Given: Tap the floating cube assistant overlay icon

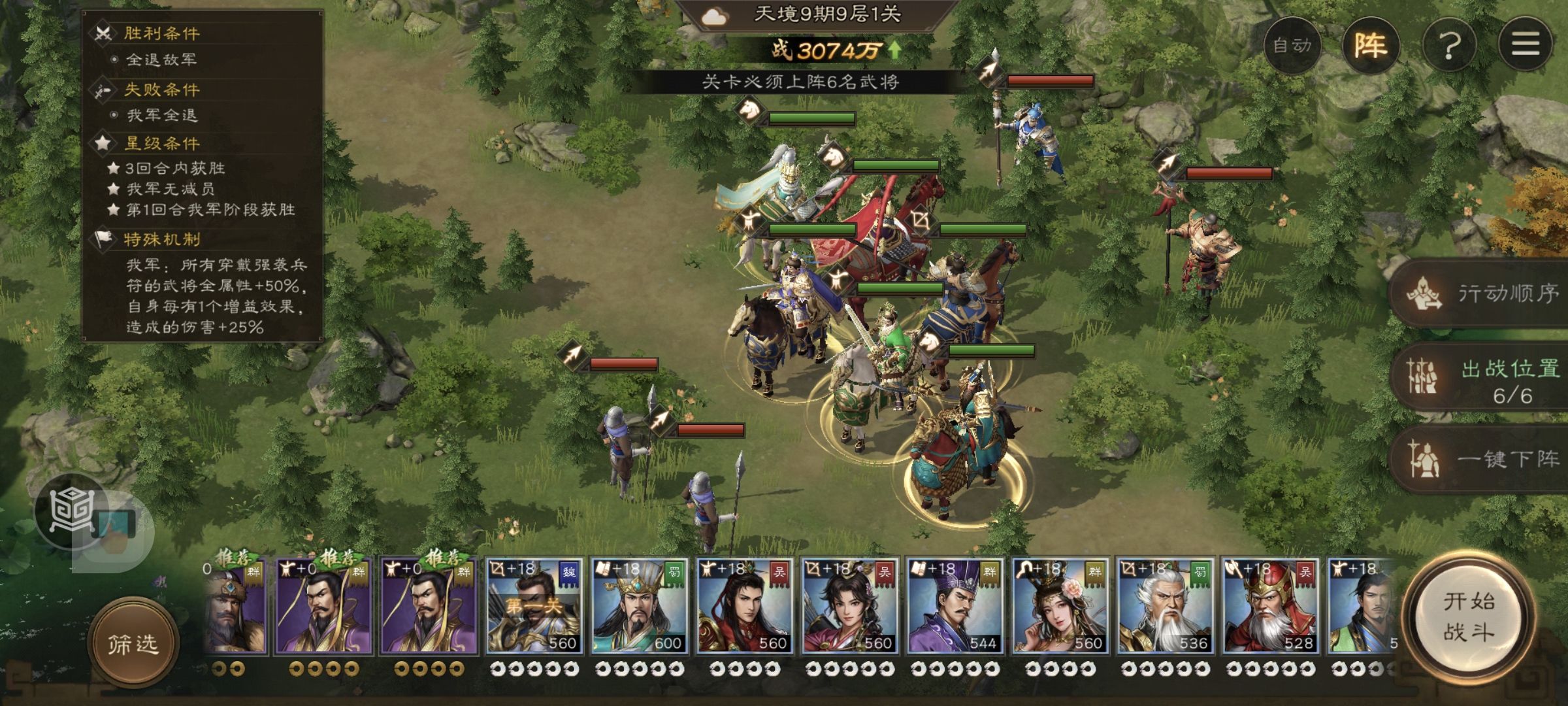Looking at the screenshot, I should pos(73,511).
